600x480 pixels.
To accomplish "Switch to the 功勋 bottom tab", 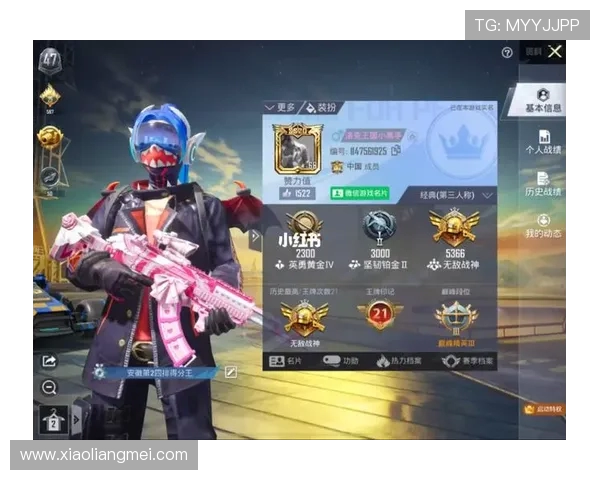I will pyautogui.click(x=342, y=361).
